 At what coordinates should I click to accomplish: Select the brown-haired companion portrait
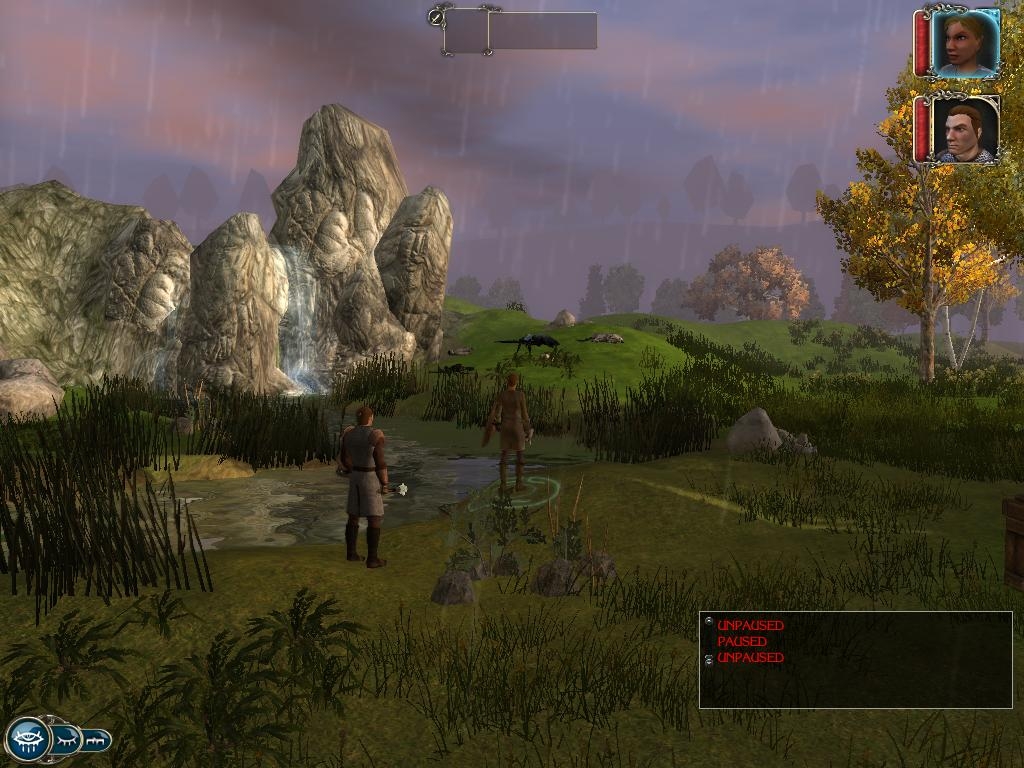(964, 130)
